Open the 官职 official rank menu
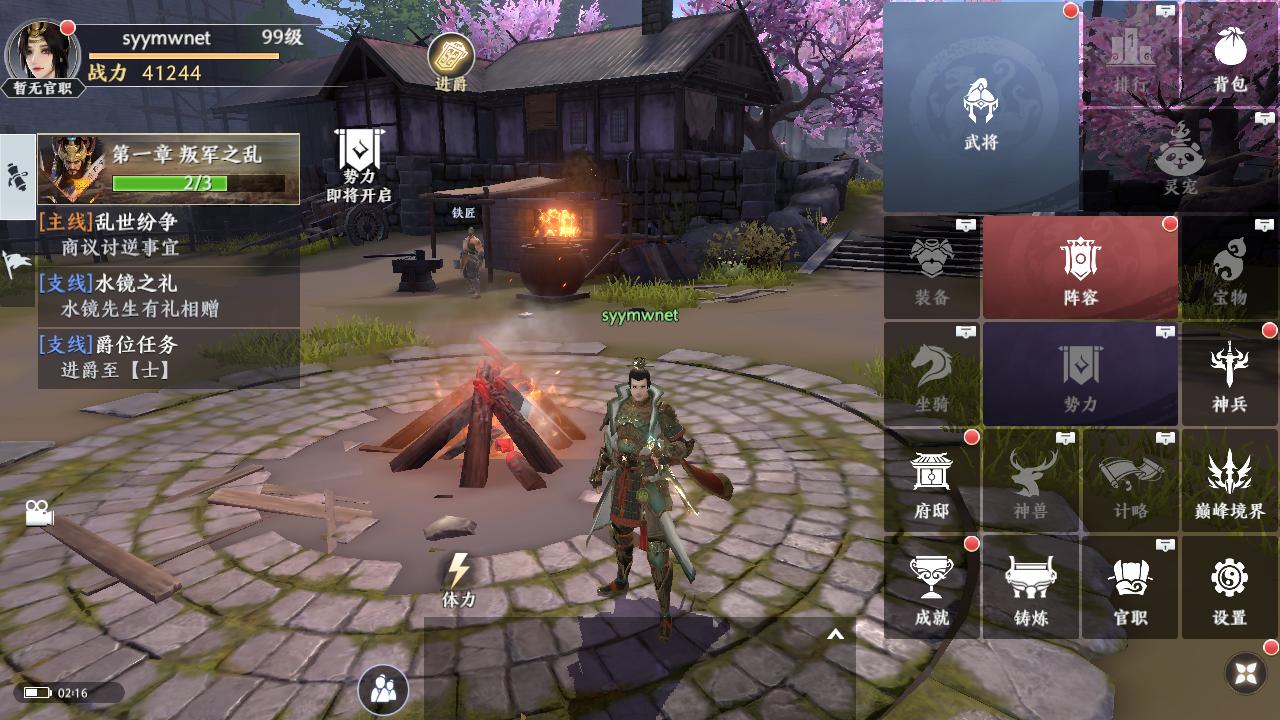Viewport: 1280px width, 720px height. [1130, 588]
